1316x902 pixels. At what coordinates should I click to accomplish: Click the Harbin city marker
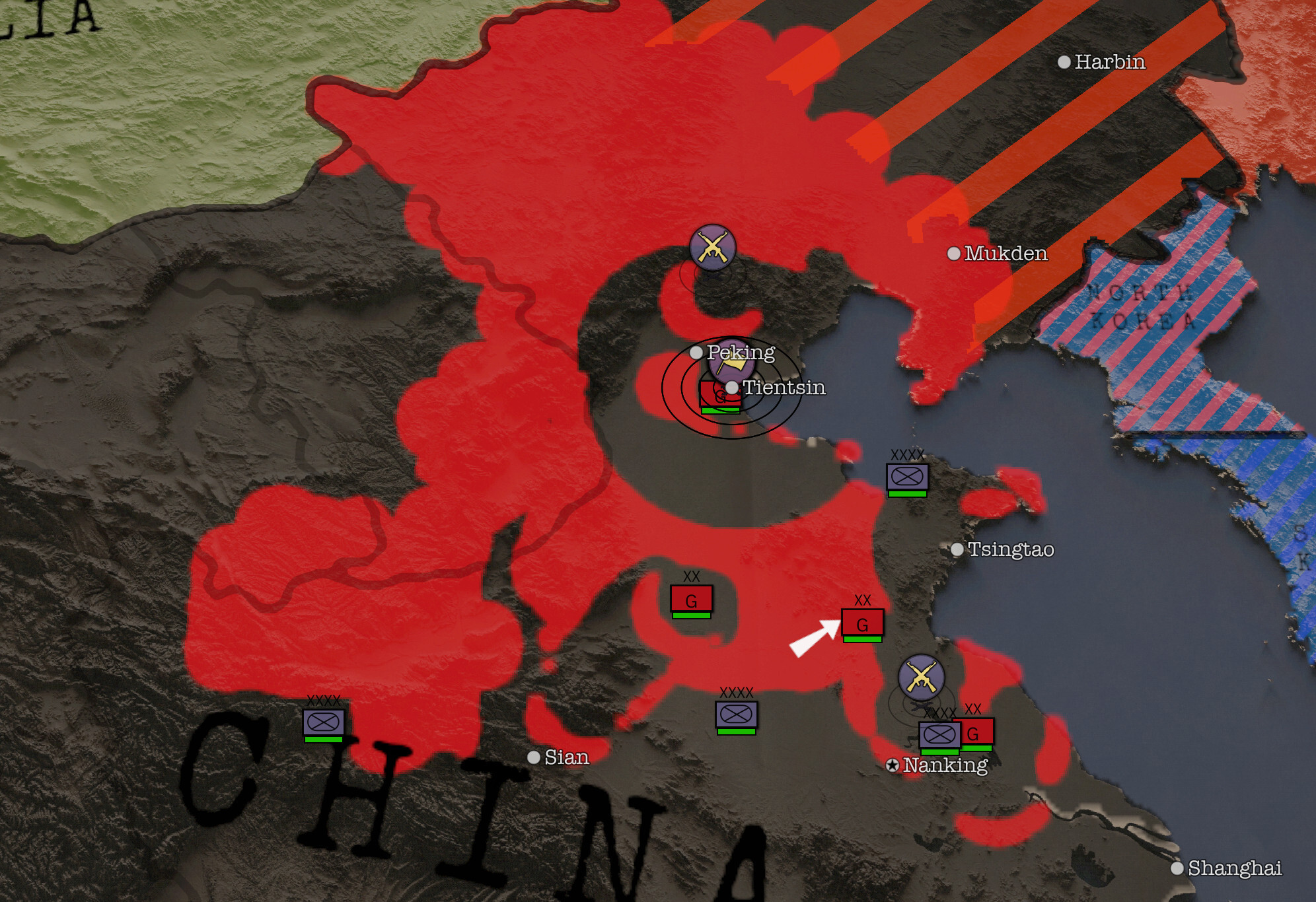[x=1064, y=62]
